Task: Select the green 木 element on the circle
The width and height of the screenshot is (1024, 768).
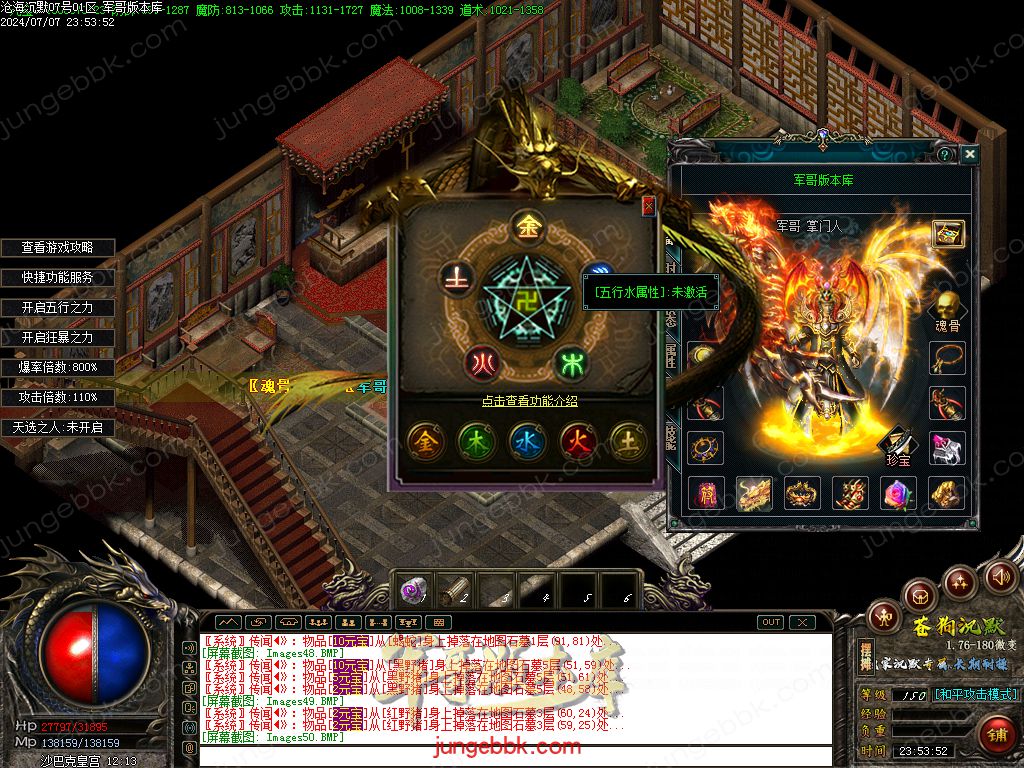Action: point(571,361)
